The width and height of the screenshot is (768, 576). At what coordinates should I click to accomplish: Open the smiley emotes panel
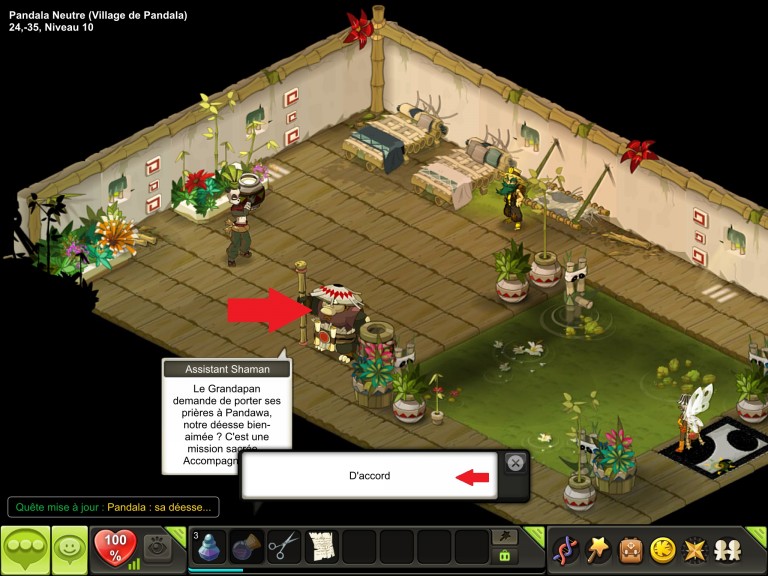tap(70, 549)
